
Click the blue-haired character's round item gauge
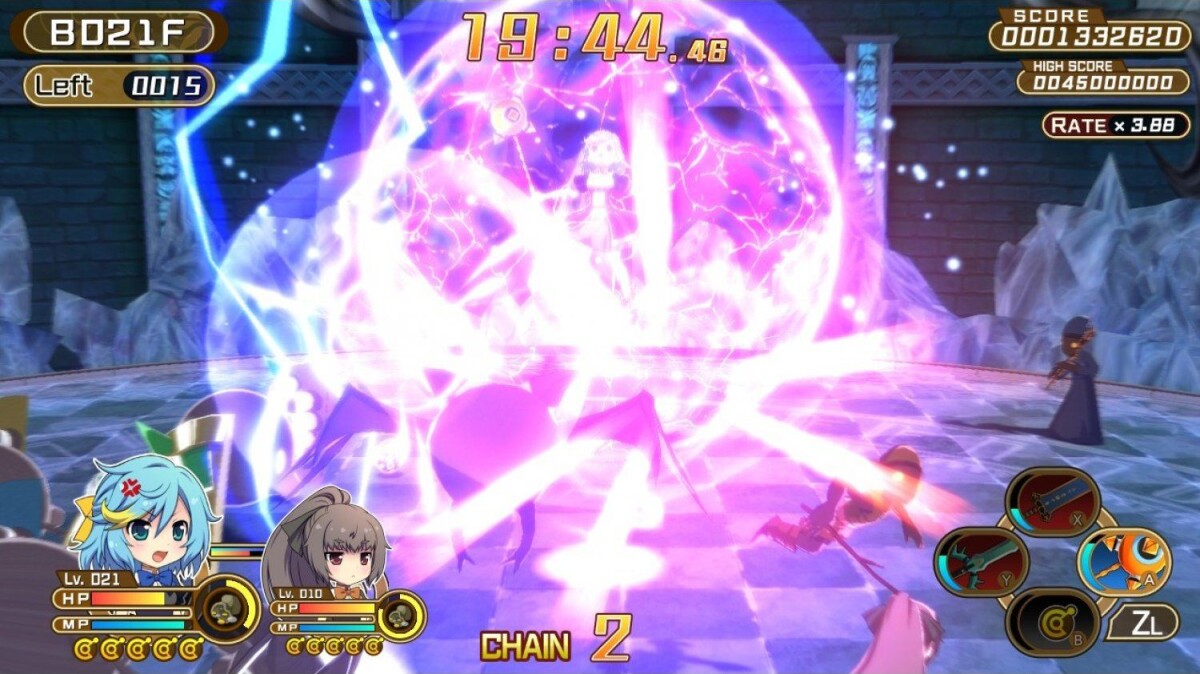(227, 606)
